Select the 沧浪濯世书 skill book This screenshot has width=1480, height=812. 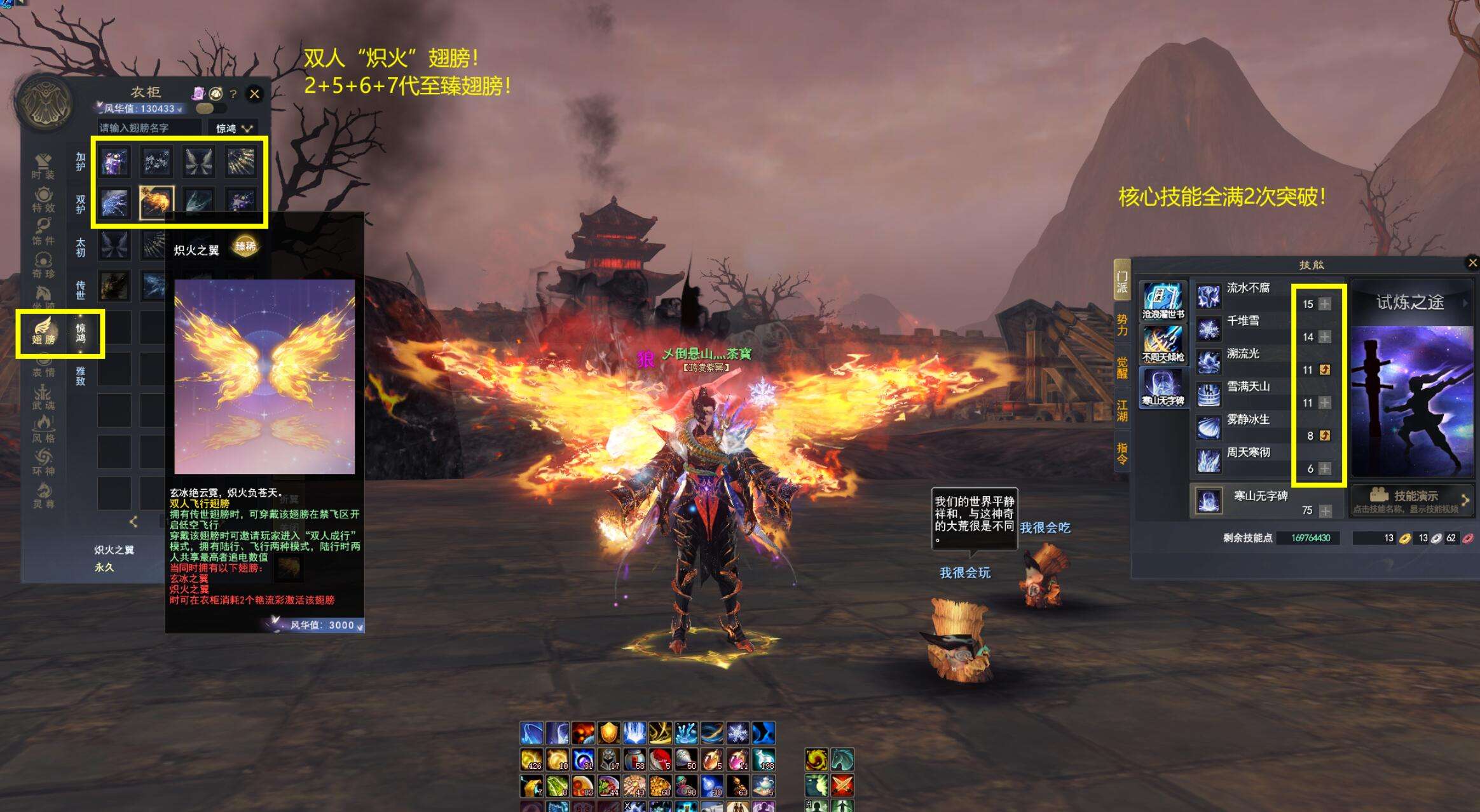(x=1163, y=301)
